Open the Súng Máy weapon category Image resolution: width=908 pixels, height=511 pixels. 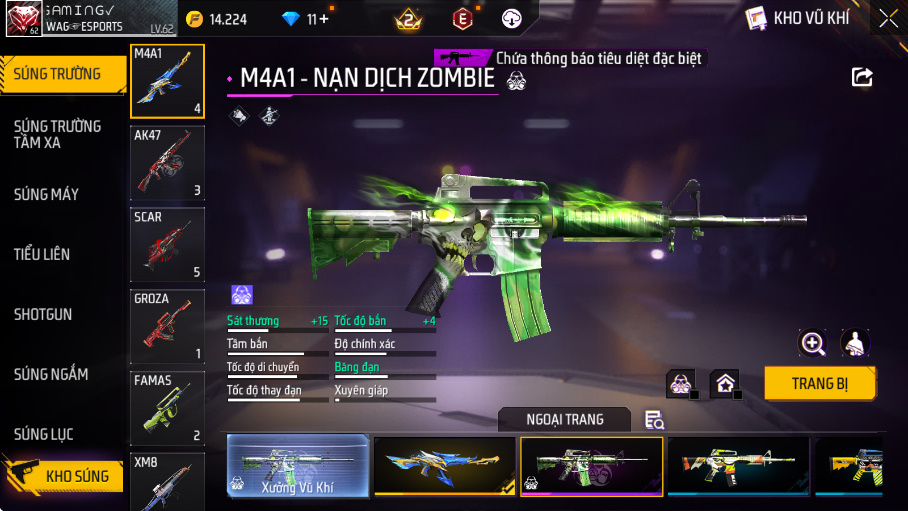point(47,194)
